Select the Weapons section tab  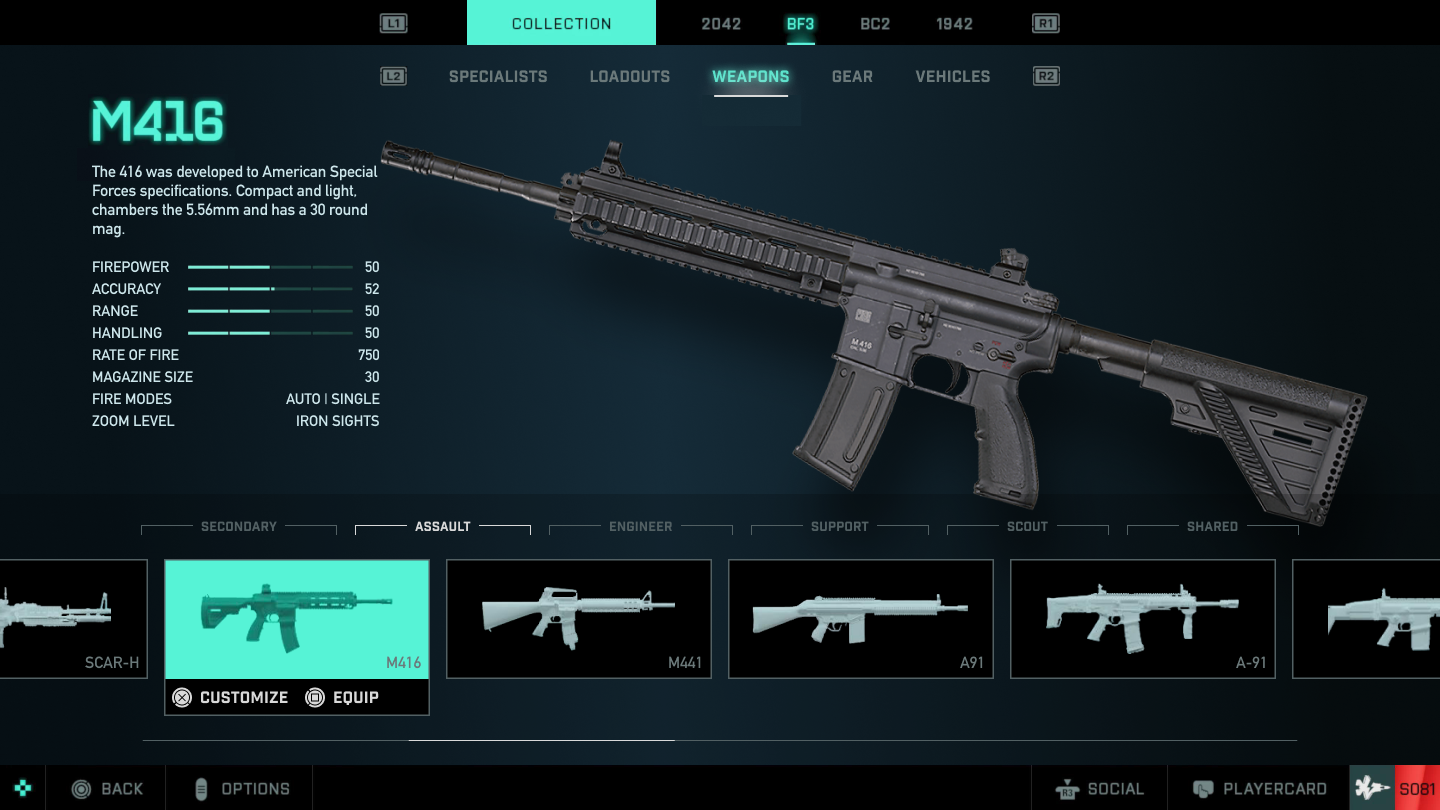tap(750, 76)
